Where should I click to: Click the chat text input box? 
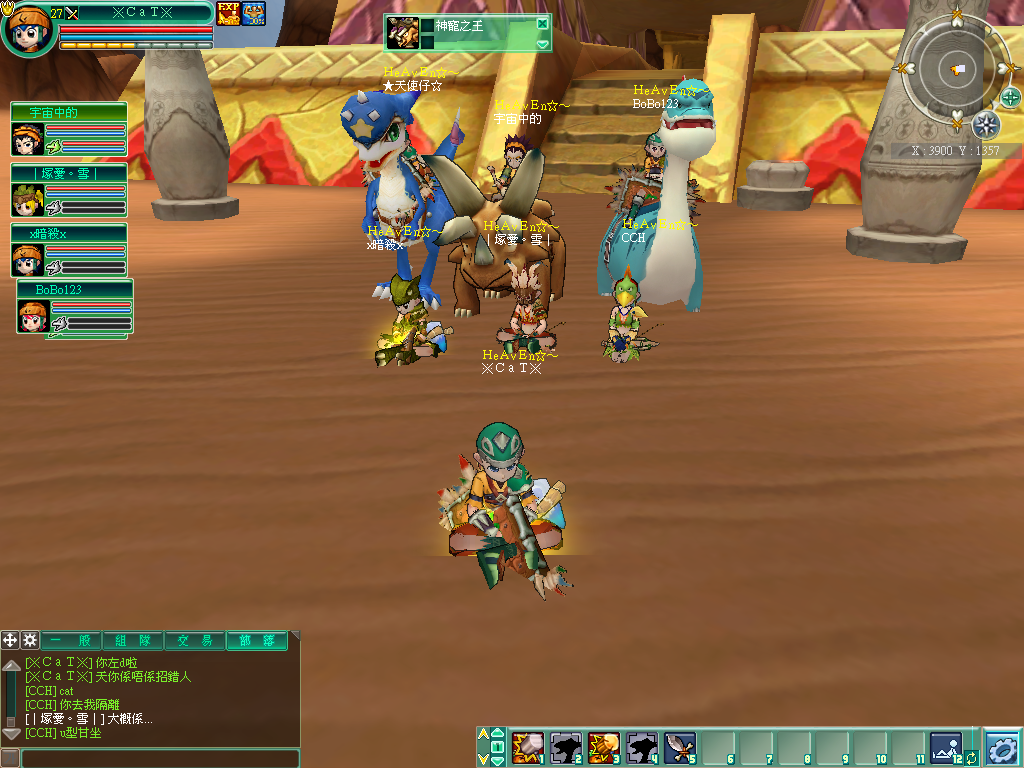[160, 758]
